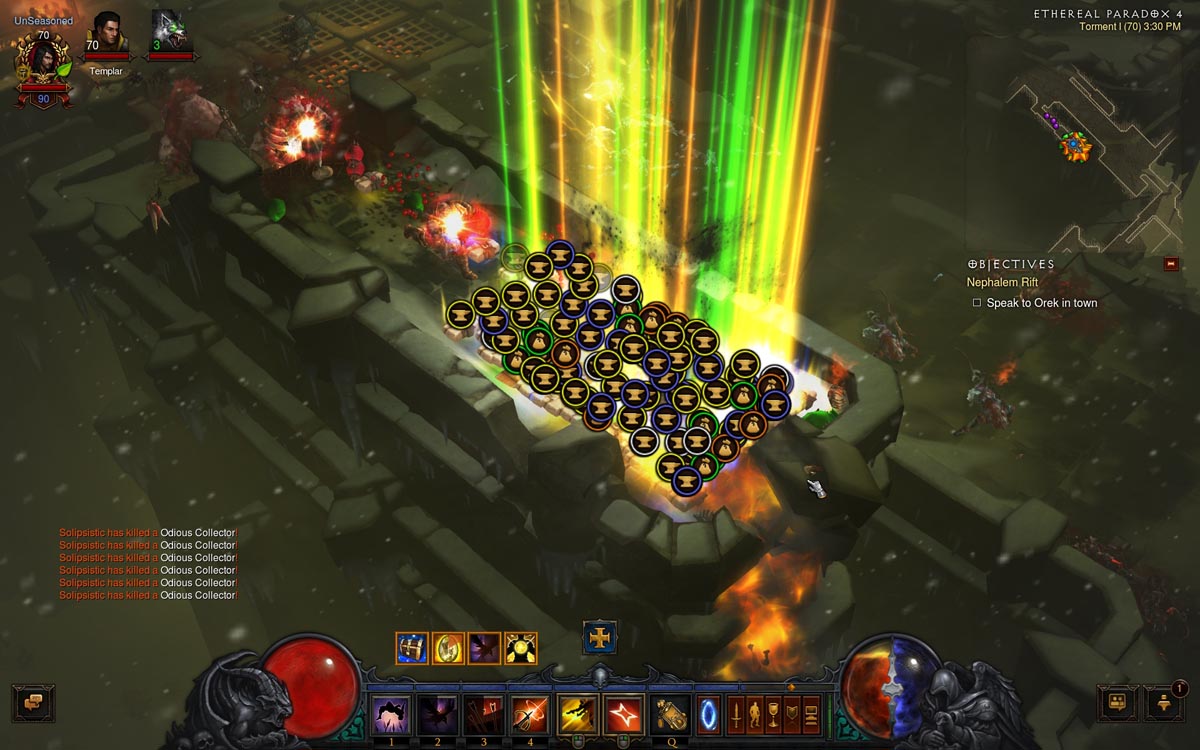The image size is (1200, 750).
Task: Open the shield-icon menu button
Action: [x=792, y=714]
